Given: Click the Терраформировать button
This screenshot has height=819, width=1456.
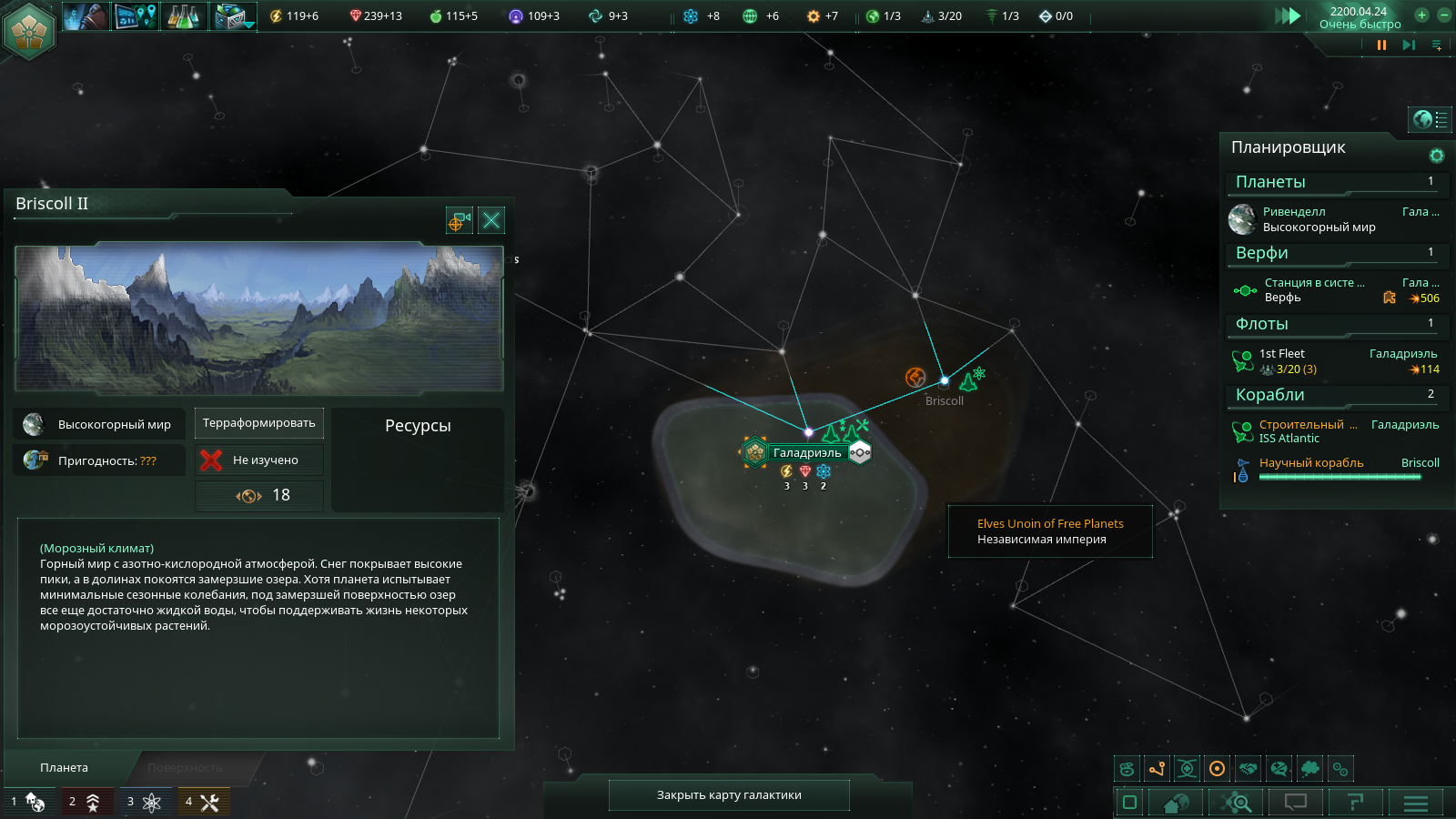Looking at the screenshot, I should [x=259, y=423].
